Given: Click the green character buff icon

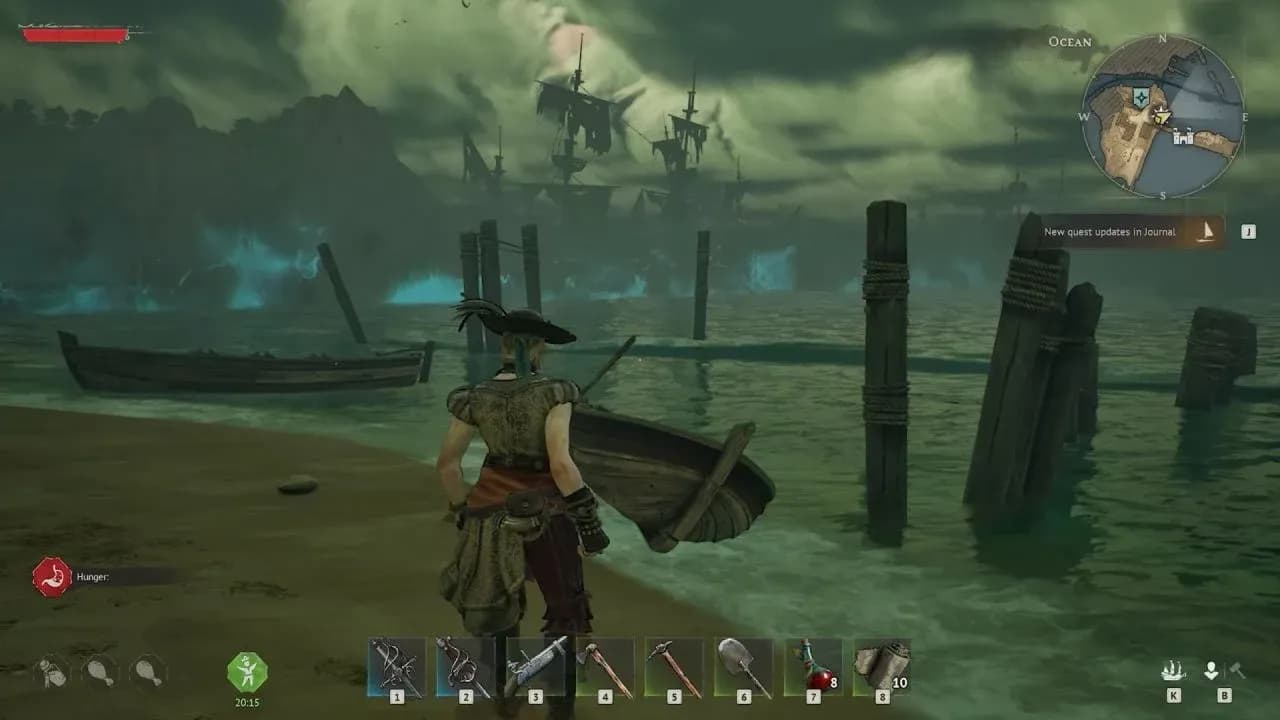Looking at the screenshot, I should coord(246,671).
